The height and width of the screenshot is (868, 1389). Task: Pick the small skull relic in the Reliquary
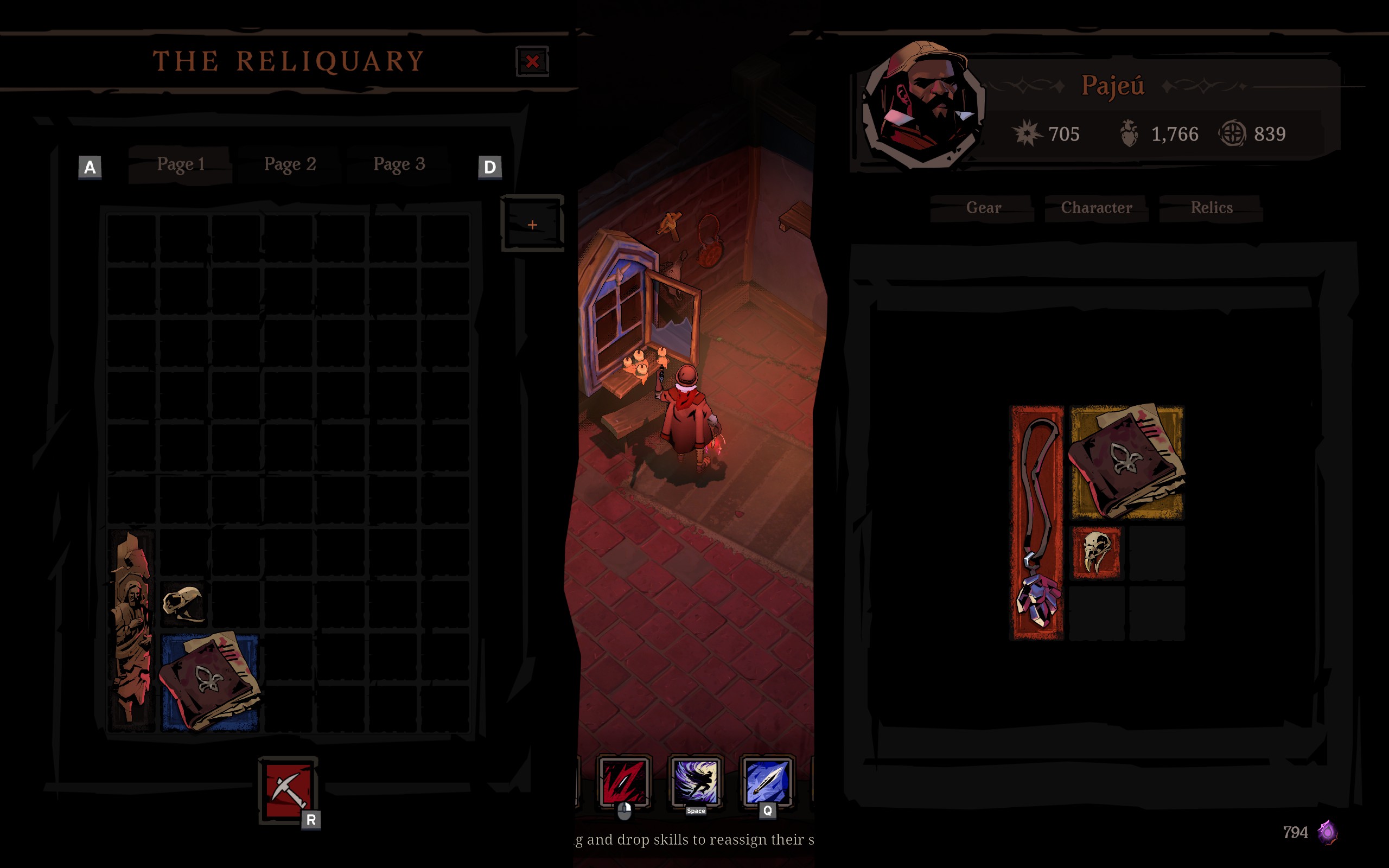pos(183,604)
